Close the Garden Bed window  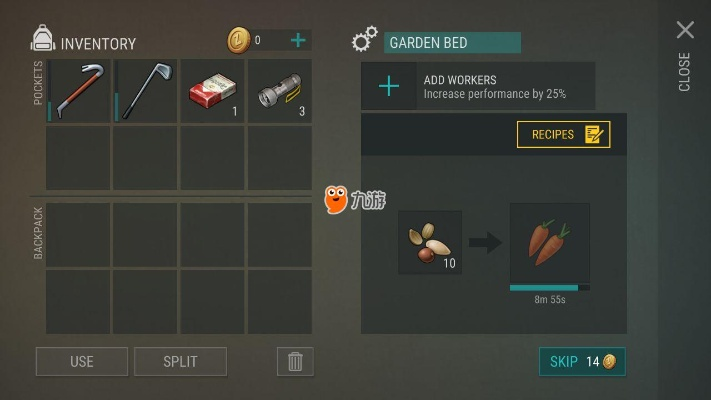685,31
